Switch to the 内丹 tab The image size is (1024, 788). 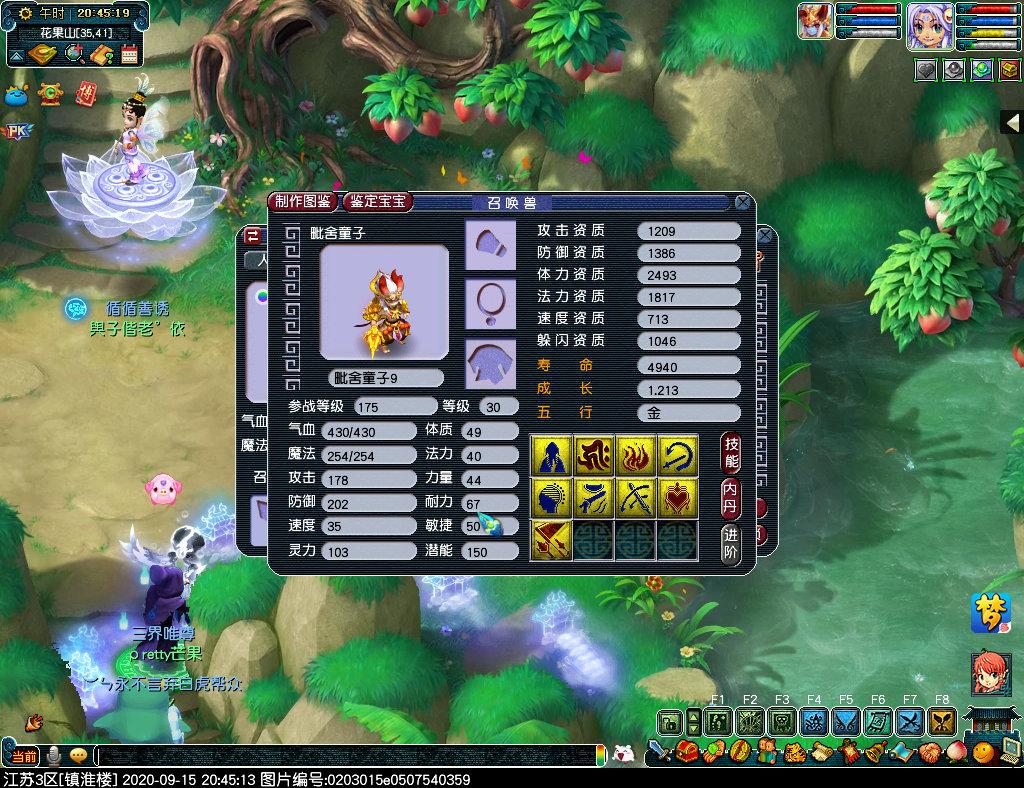(x=732, y=498)
